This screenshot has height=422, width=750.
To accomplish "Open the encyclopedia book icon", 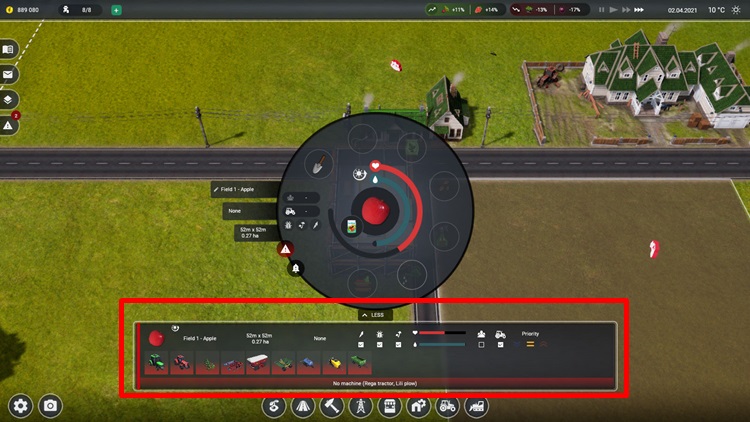I will (x=9, y=49).
